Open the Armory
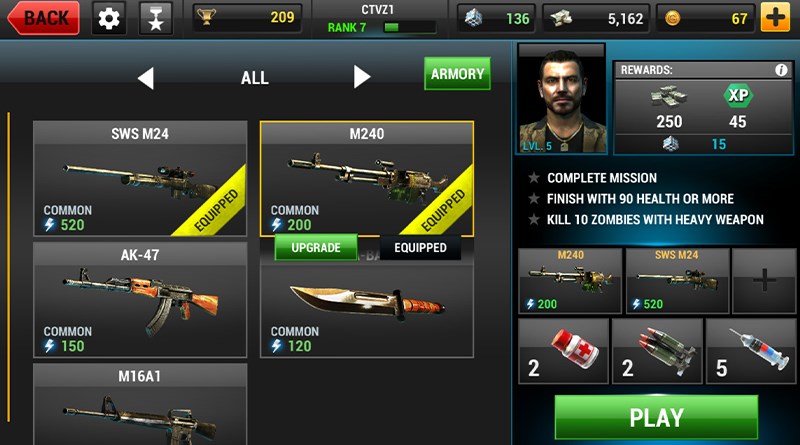 point(457,74)
